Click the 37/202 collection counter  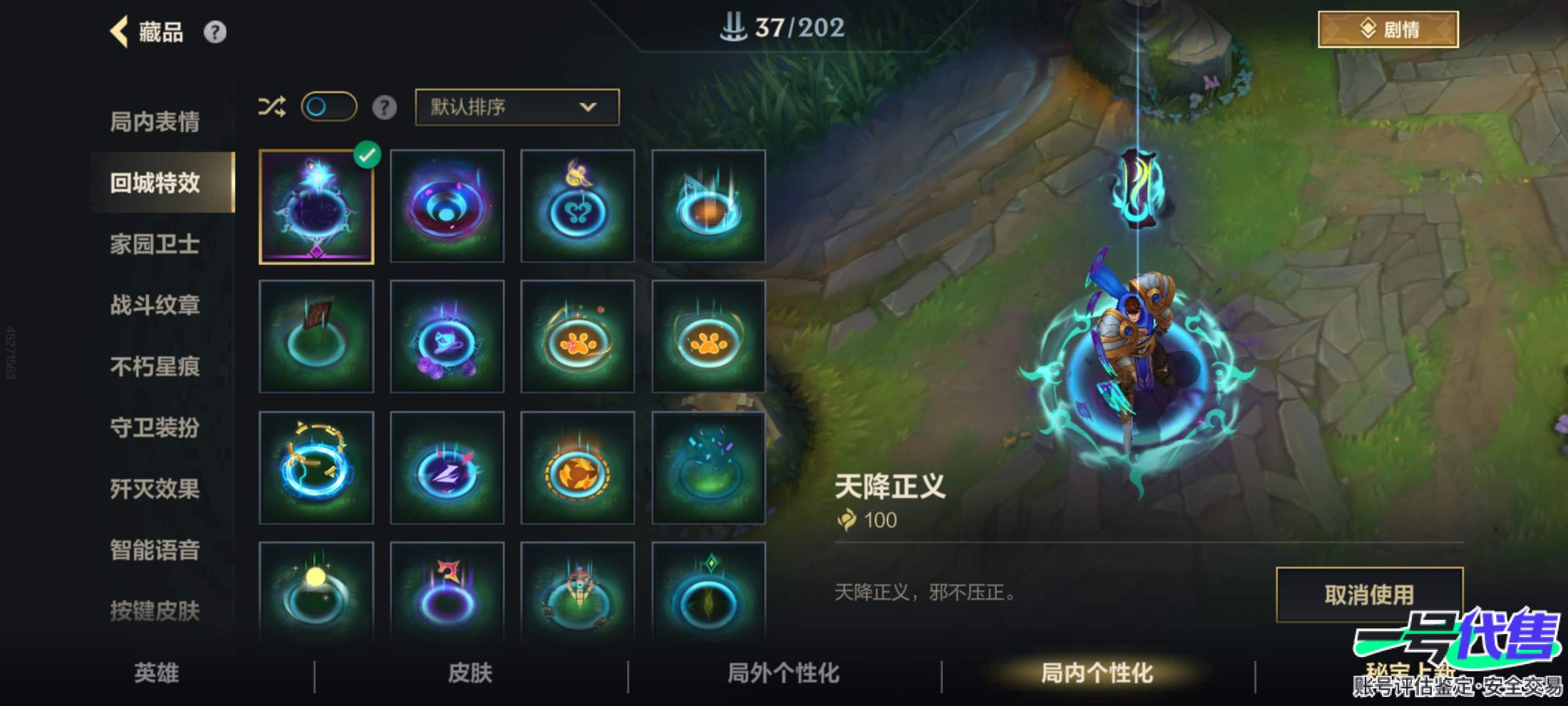coord(784,27)
